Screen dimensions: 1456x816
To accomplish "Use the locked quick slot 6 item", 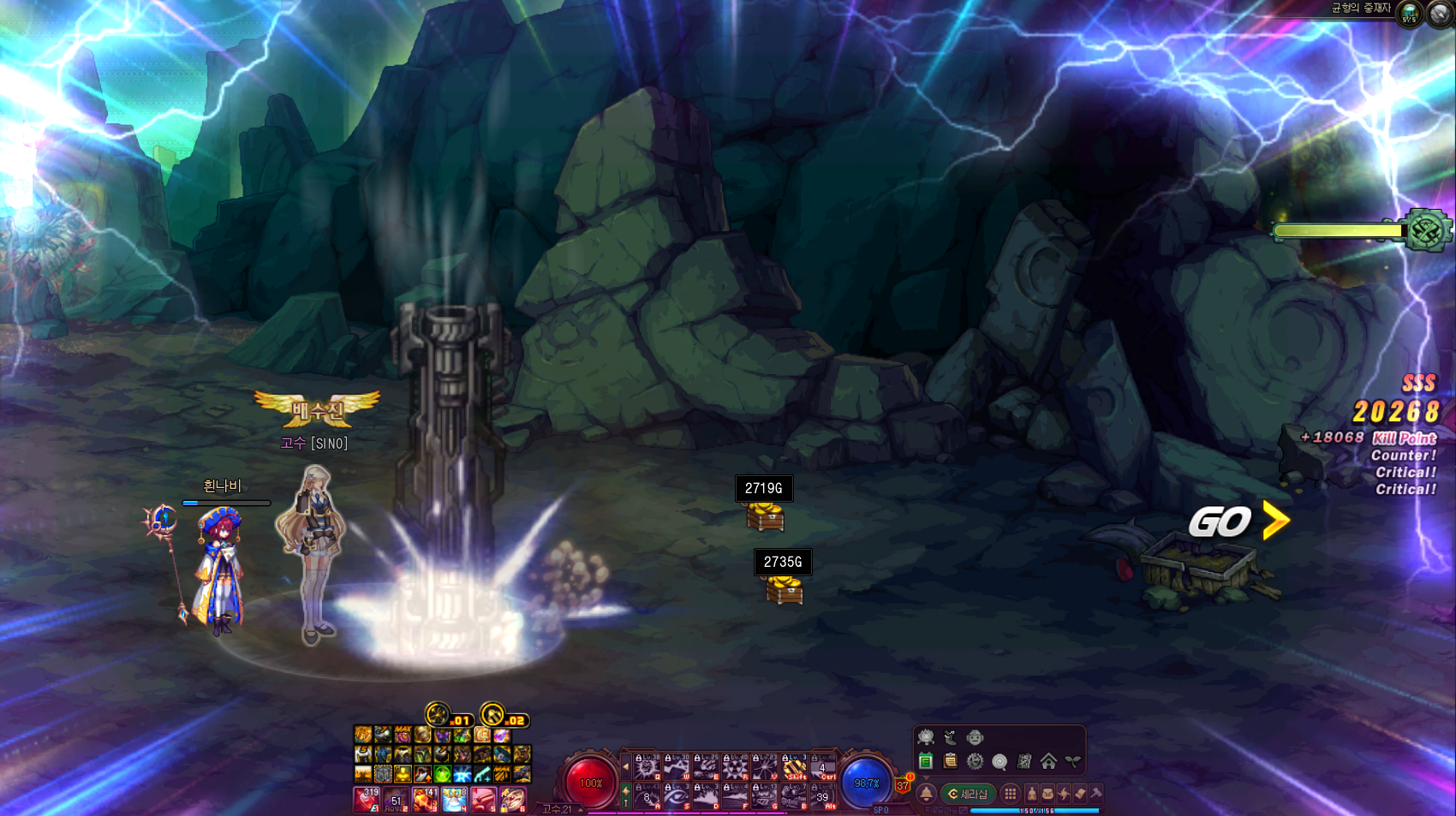I will click(x=512, y=800).
